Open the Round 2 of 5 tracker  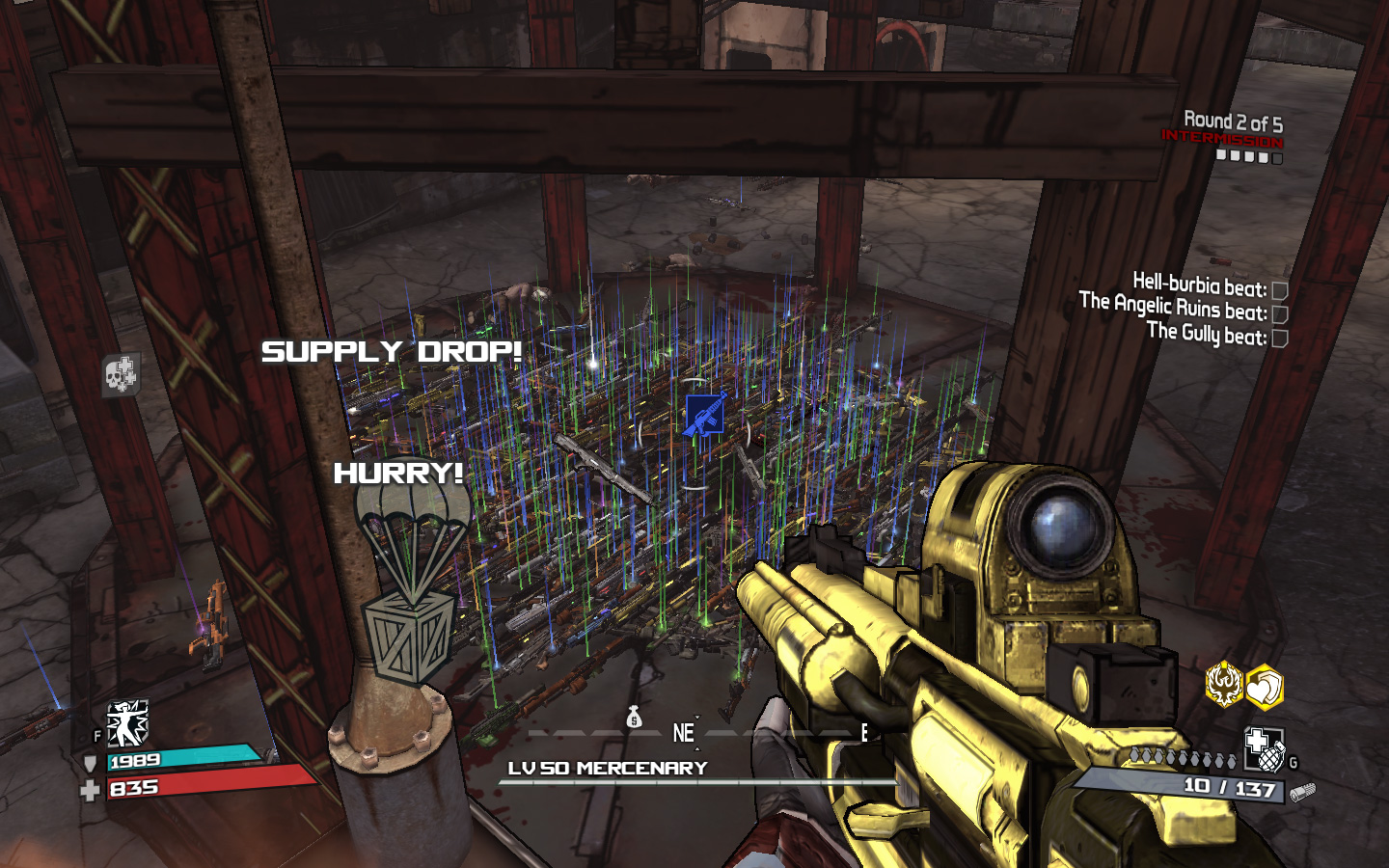(x=1233, y=122)
